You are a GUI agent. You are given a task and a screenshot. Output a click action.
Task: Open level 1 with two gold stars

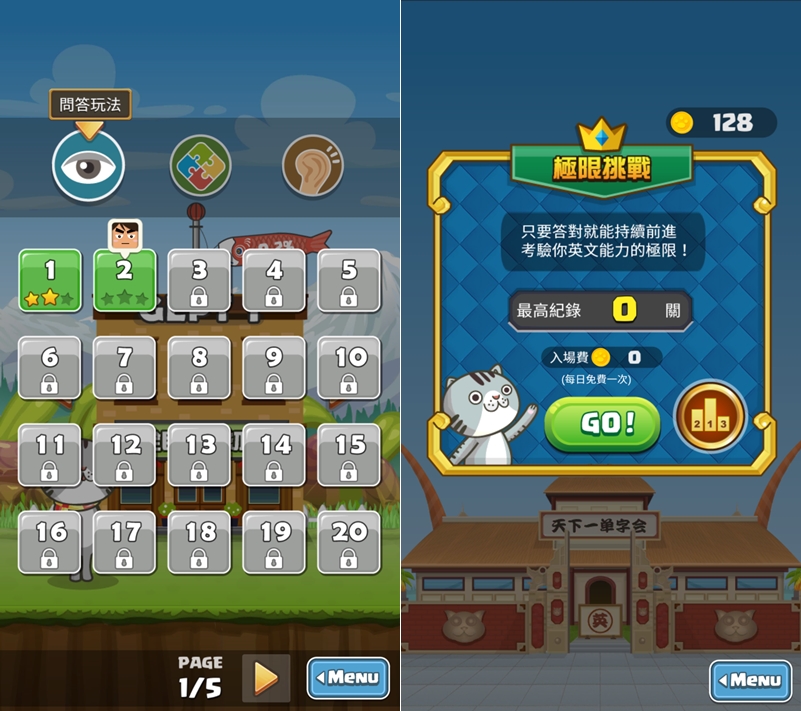[50, 280]
